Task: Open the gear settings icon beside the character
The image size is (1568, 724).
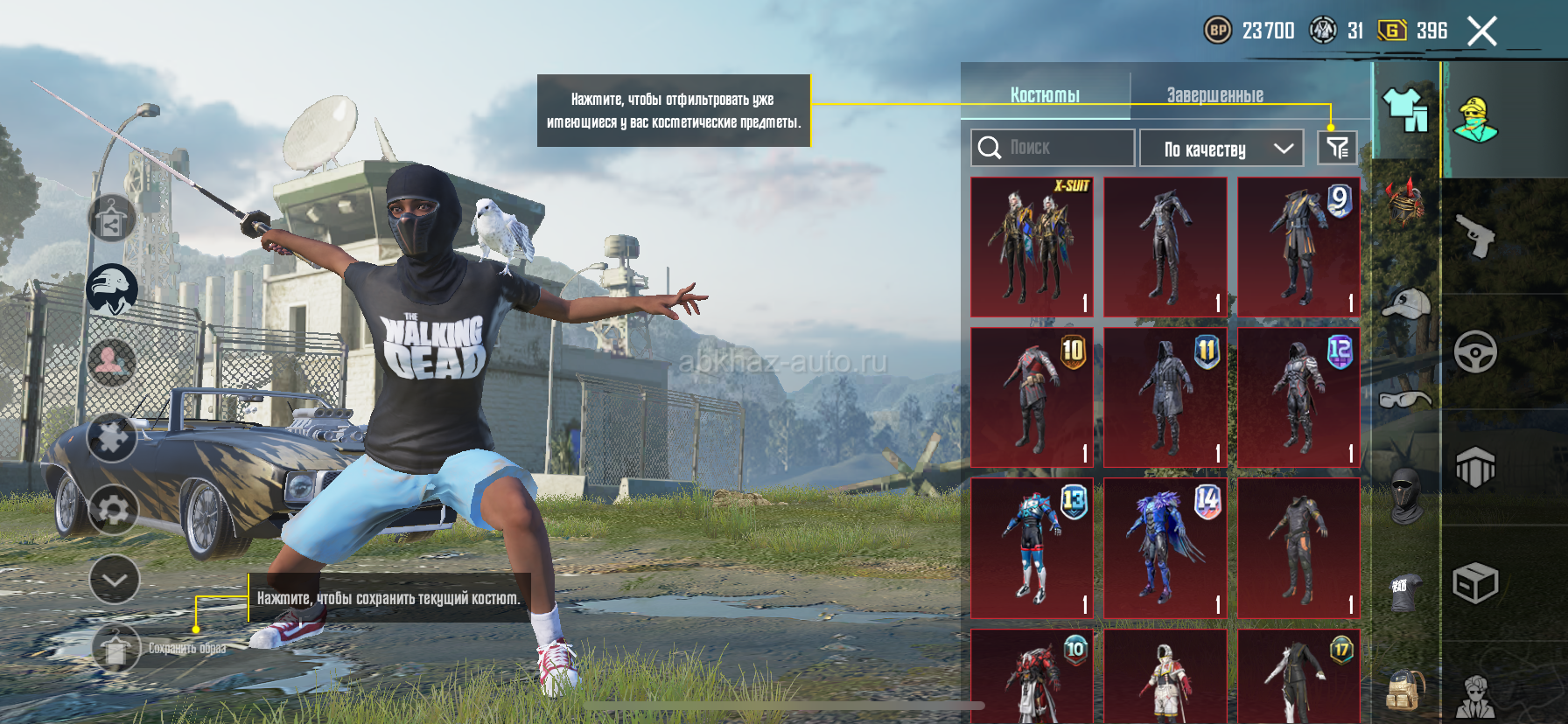Action: tap(114, 510)
